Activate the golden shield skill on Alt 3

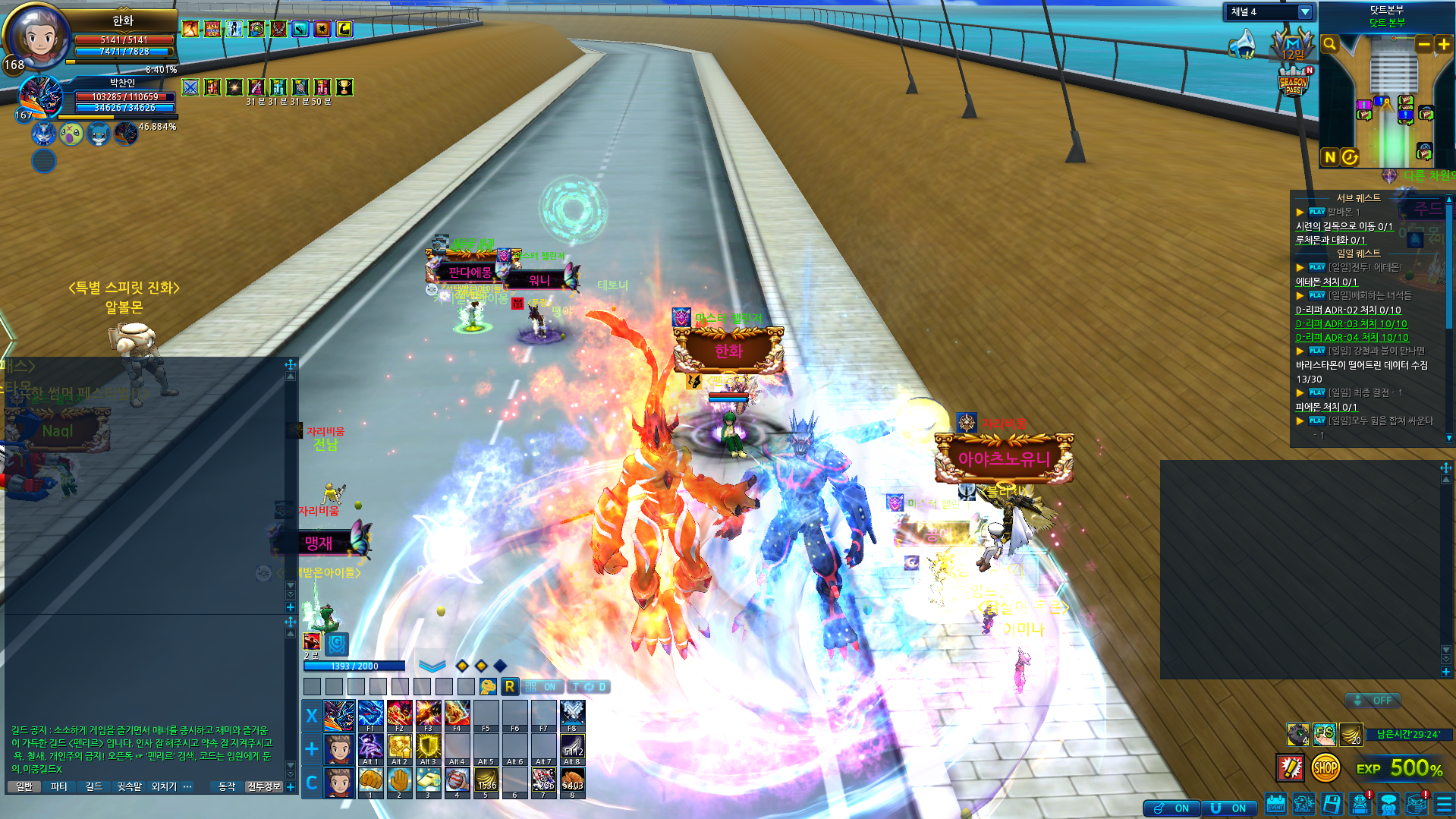428,748
